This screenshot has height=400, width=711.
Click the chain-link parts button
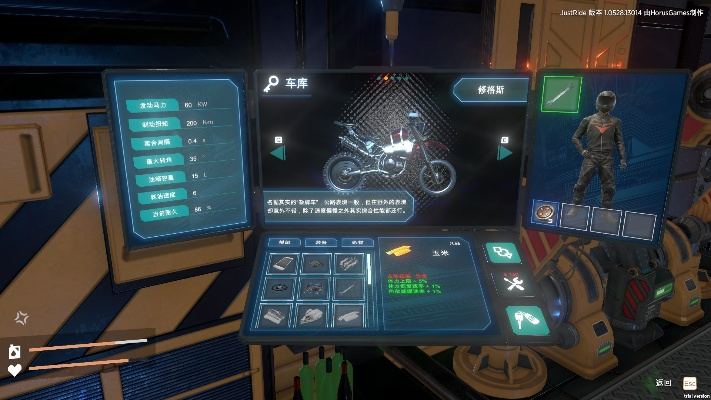tap(500, 253)
